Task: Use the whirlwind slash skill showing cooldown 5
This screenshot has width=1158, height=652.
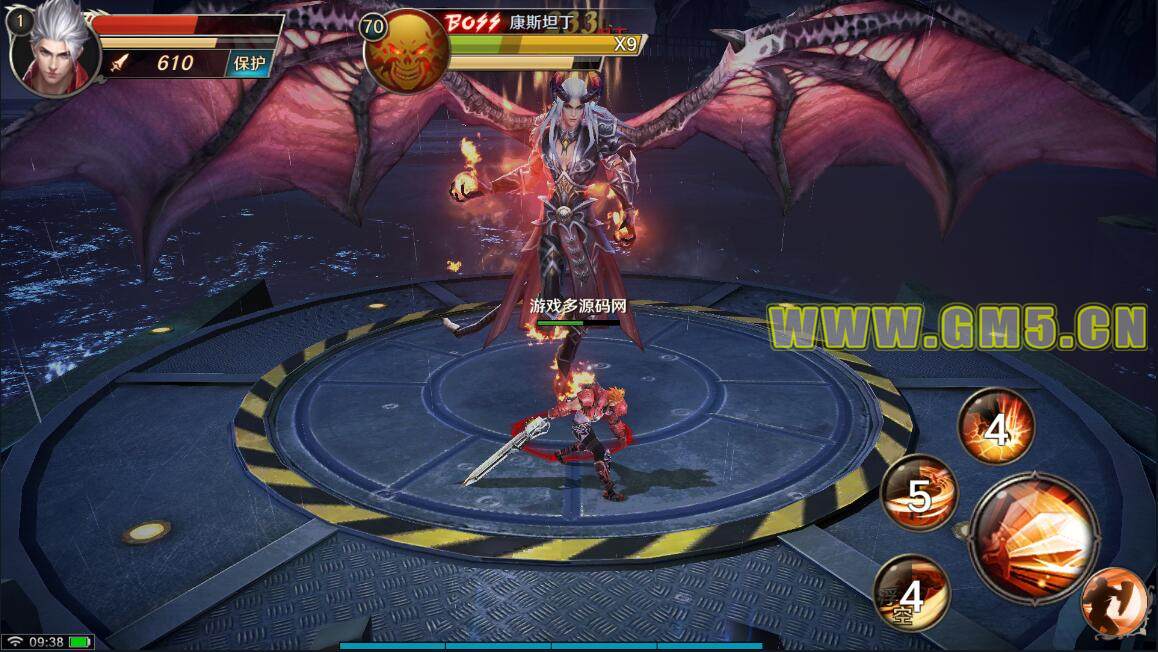Action: pyautogui.click(x=920, y=493)
